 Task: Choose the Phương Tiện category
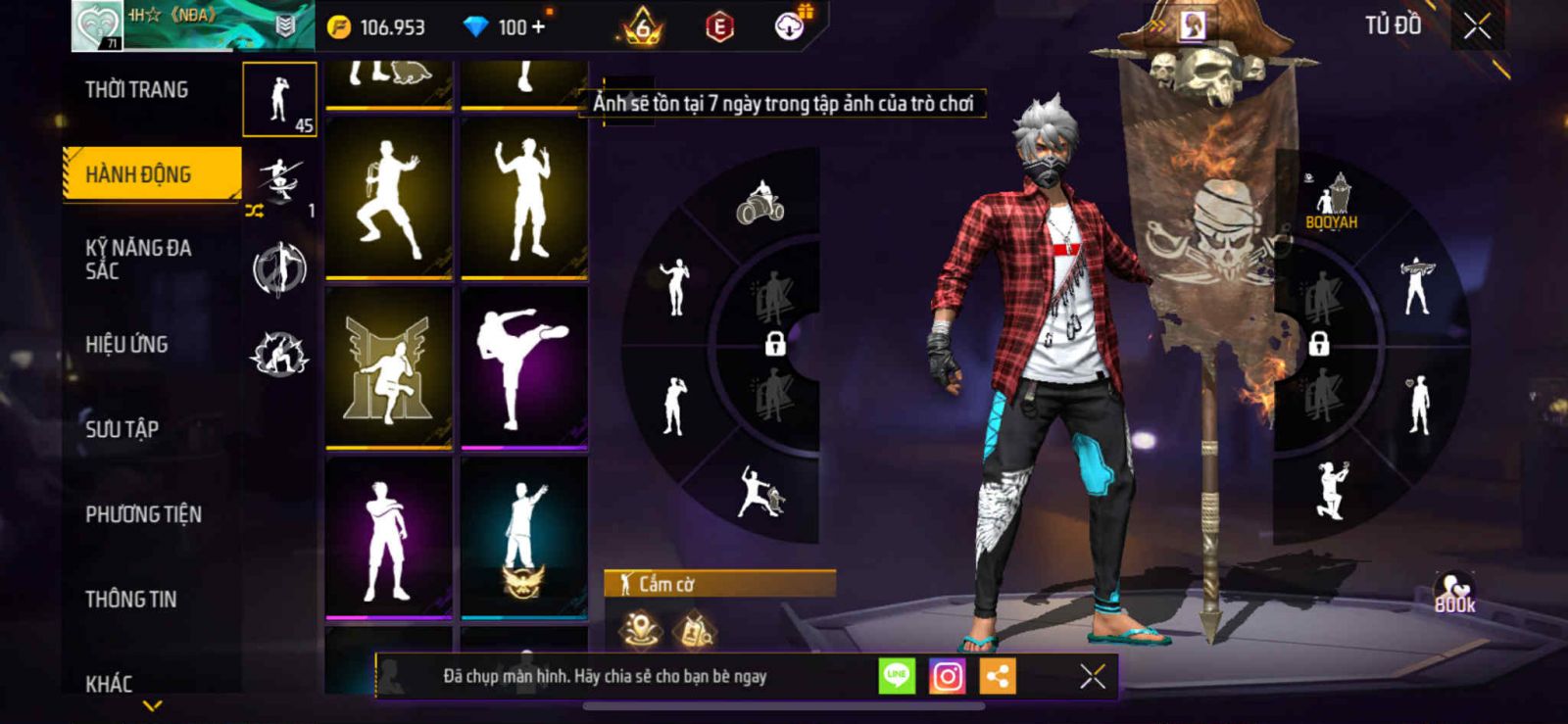(x=143, y=514)
